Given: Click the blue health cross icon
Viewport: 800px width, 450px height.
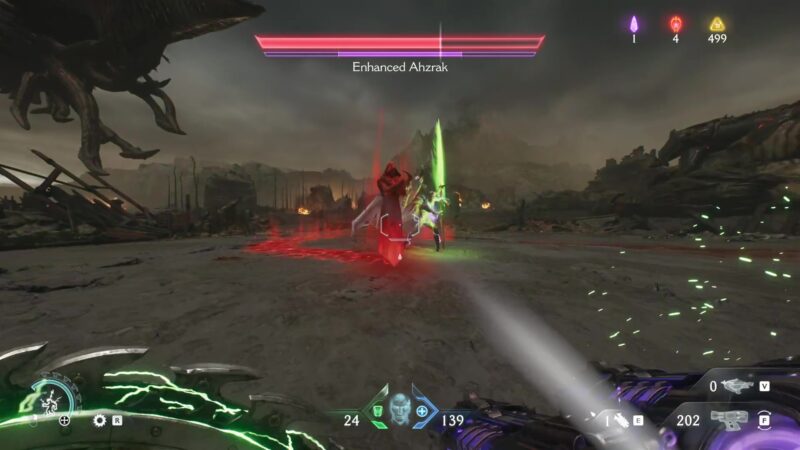Looking at the screenshot, I should point(422,411).
